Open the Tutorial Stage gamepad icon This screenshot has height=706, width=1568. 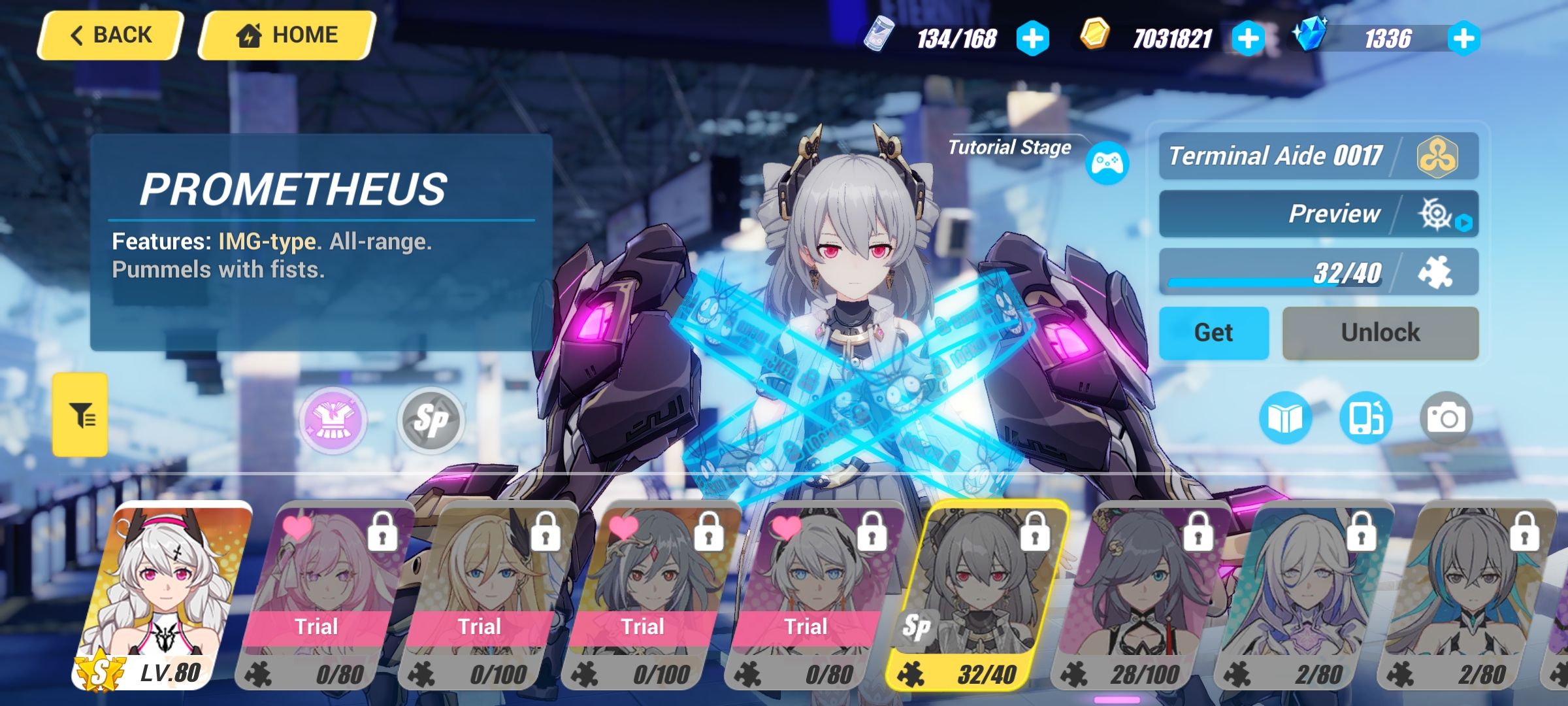pyautogui.click(x=1107, y=163)
